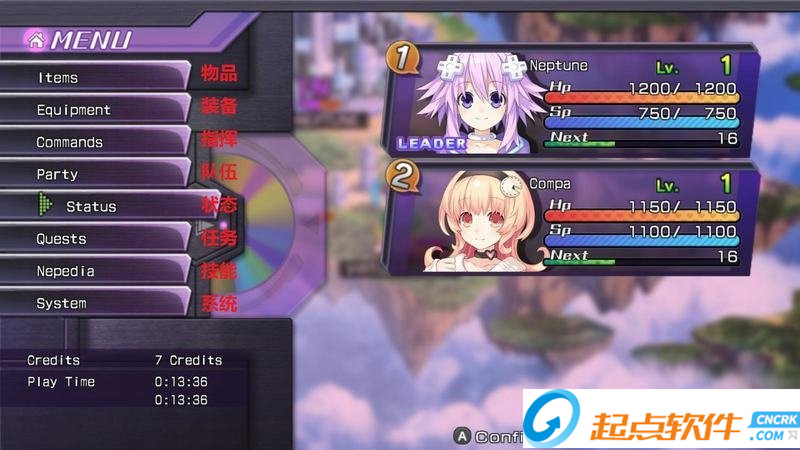Open the Items menu
The image size is (800, 450).
pyautogui.click(x=95, y=77)
